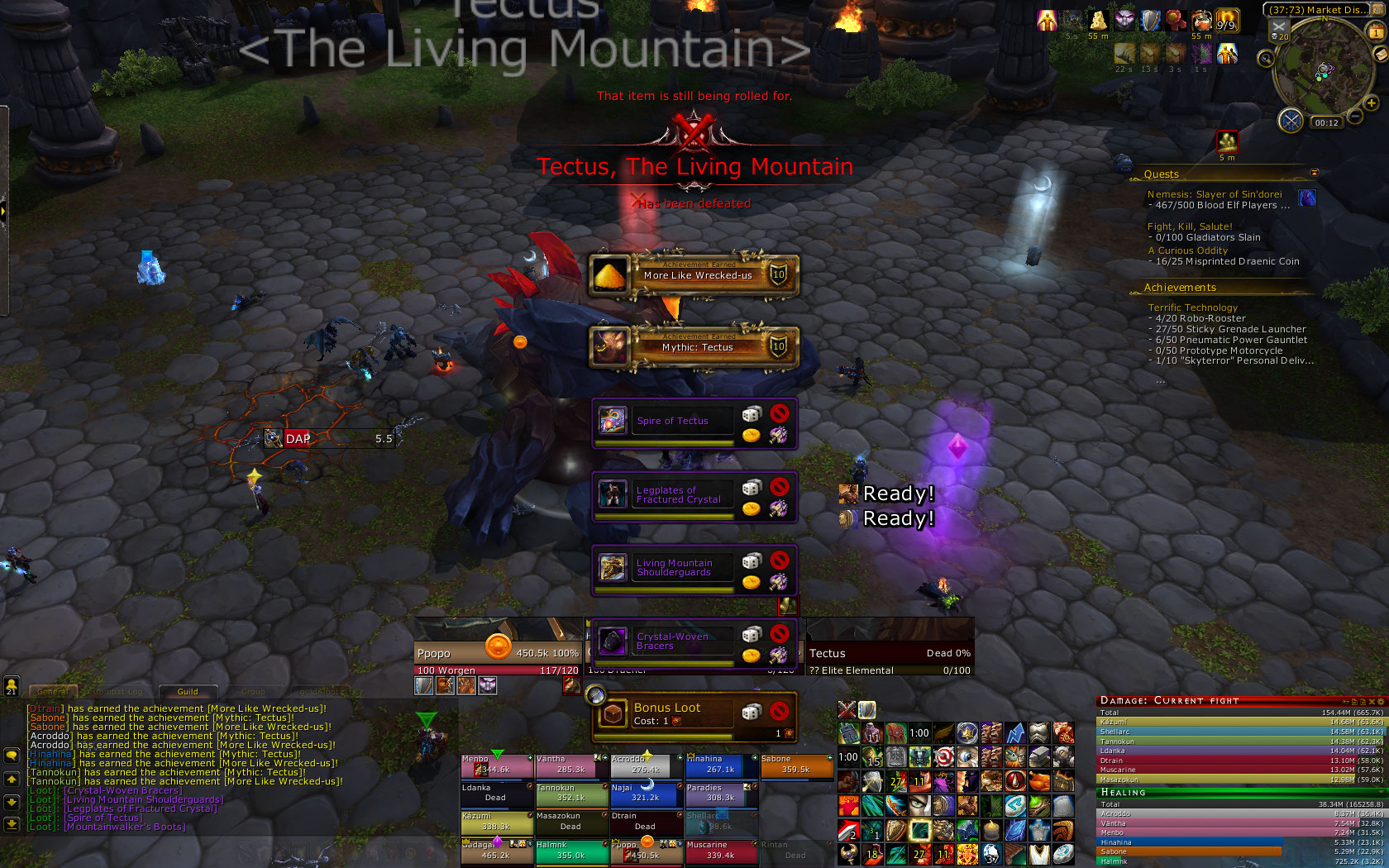Screen dimensions: 1389x868
Task: Choose Disenchant for Crystal-Woven Bracers
Action: point(778,656)
